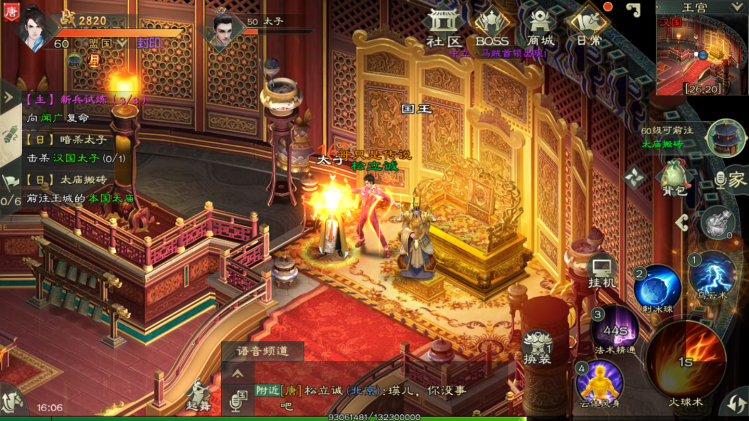The width and height of the screenshot is (749, 421).
Task: Open the 日常 daily activities menu
Action: coord(588,27)
